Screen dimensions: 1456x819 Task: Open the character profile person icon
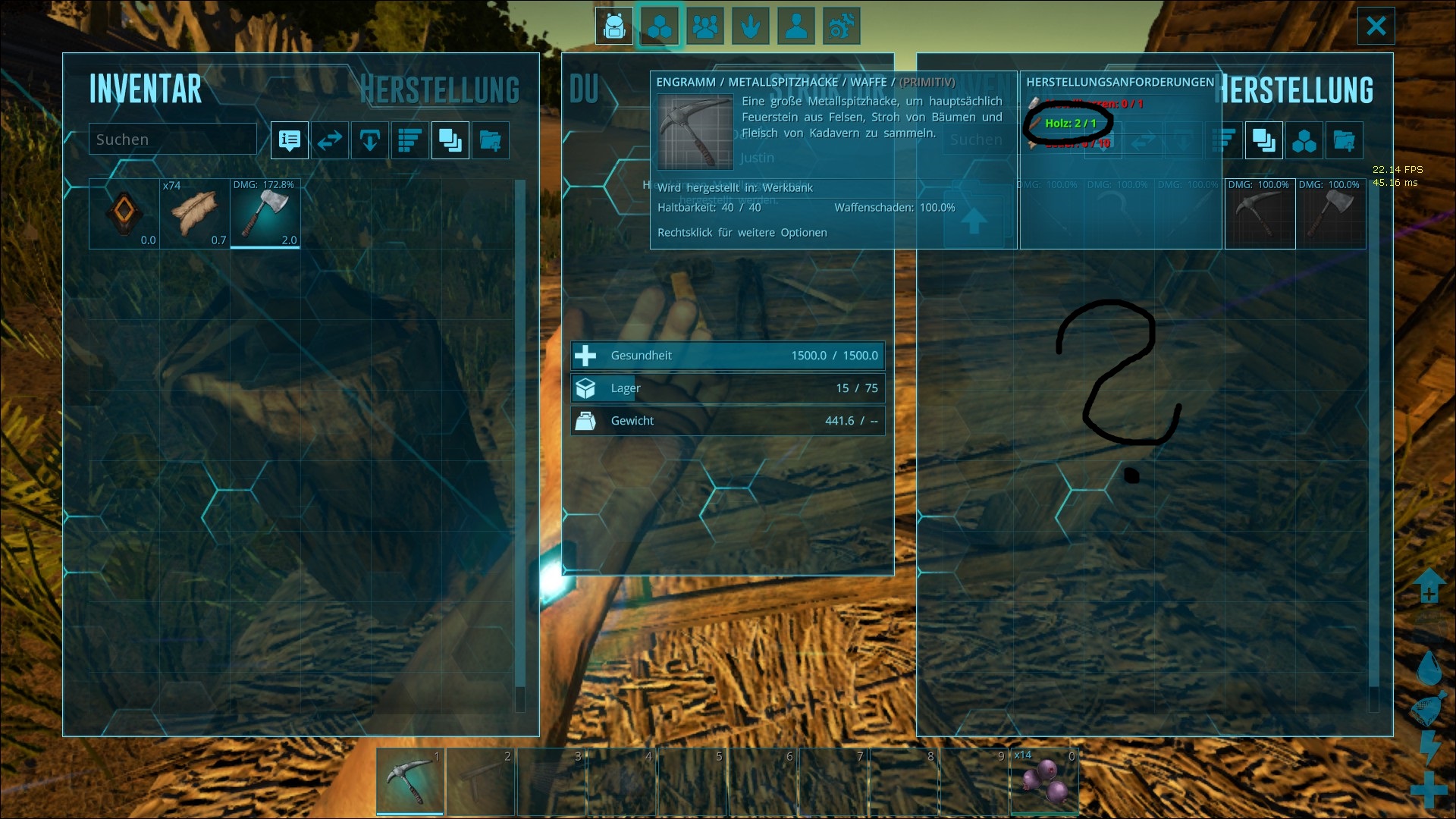coord(796,26)
